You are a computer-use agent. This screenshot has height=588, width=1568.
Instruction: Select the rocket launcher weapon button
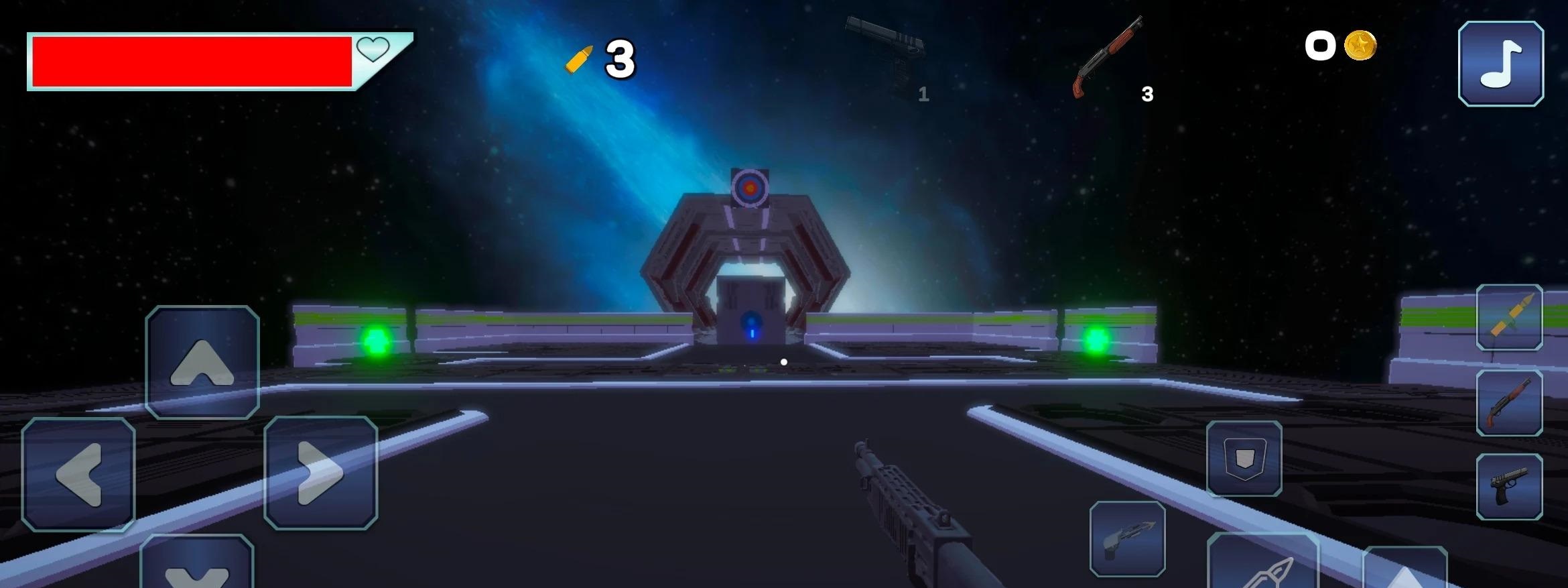coord(1509,317)
